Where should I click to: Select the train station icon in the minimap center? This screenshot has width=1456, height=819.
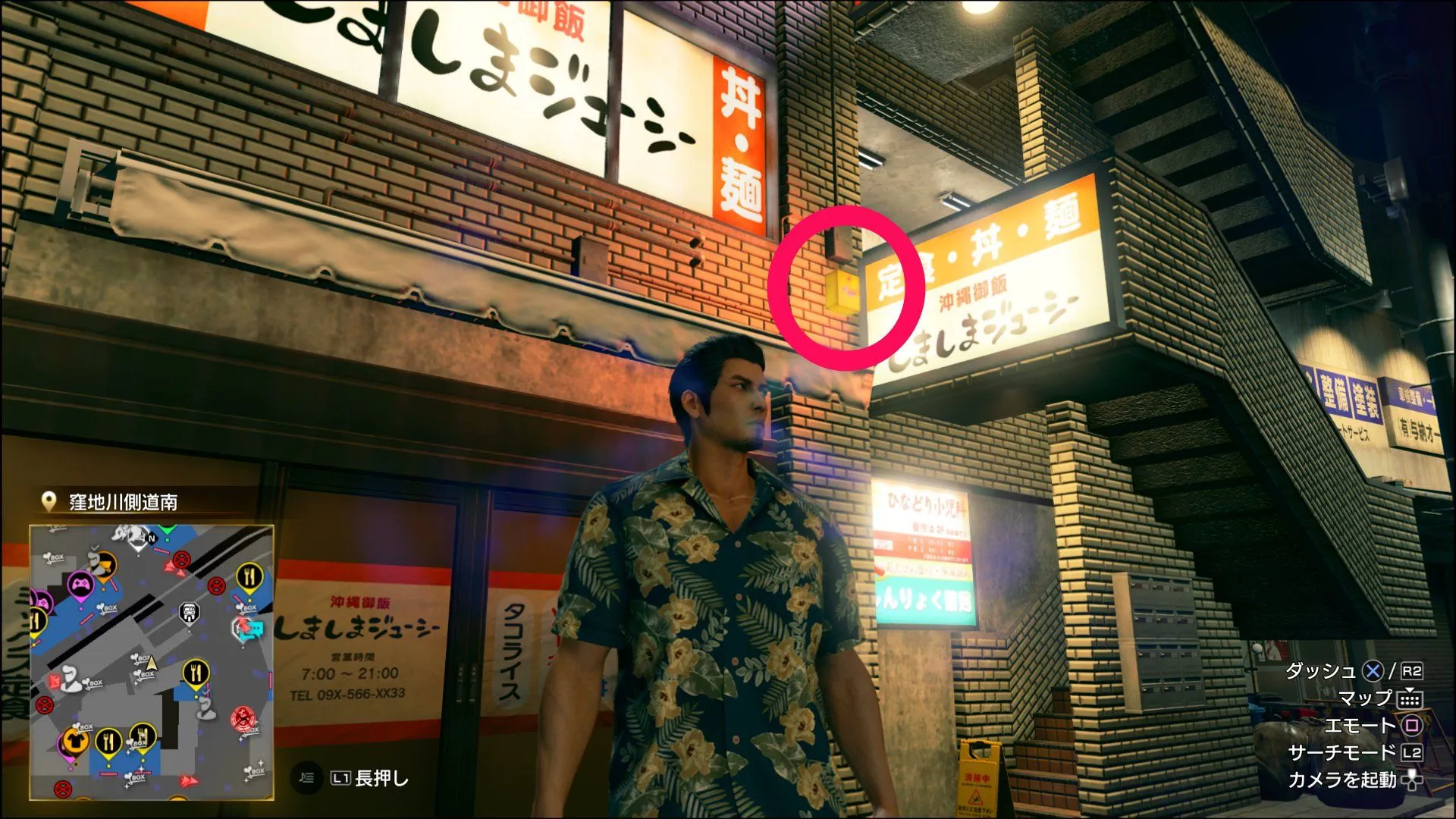point(189,611)
